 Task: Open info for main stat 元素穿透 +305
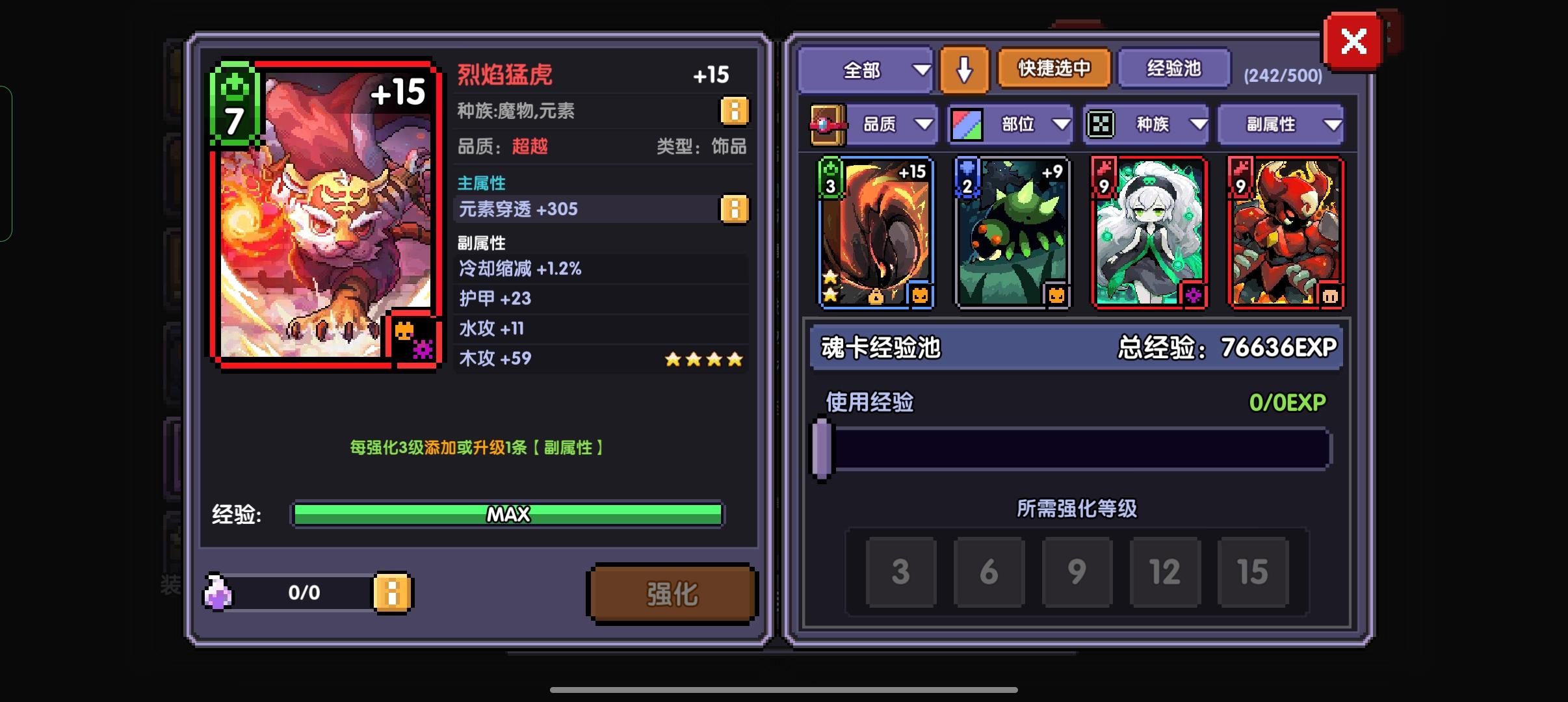pos(735,209)
